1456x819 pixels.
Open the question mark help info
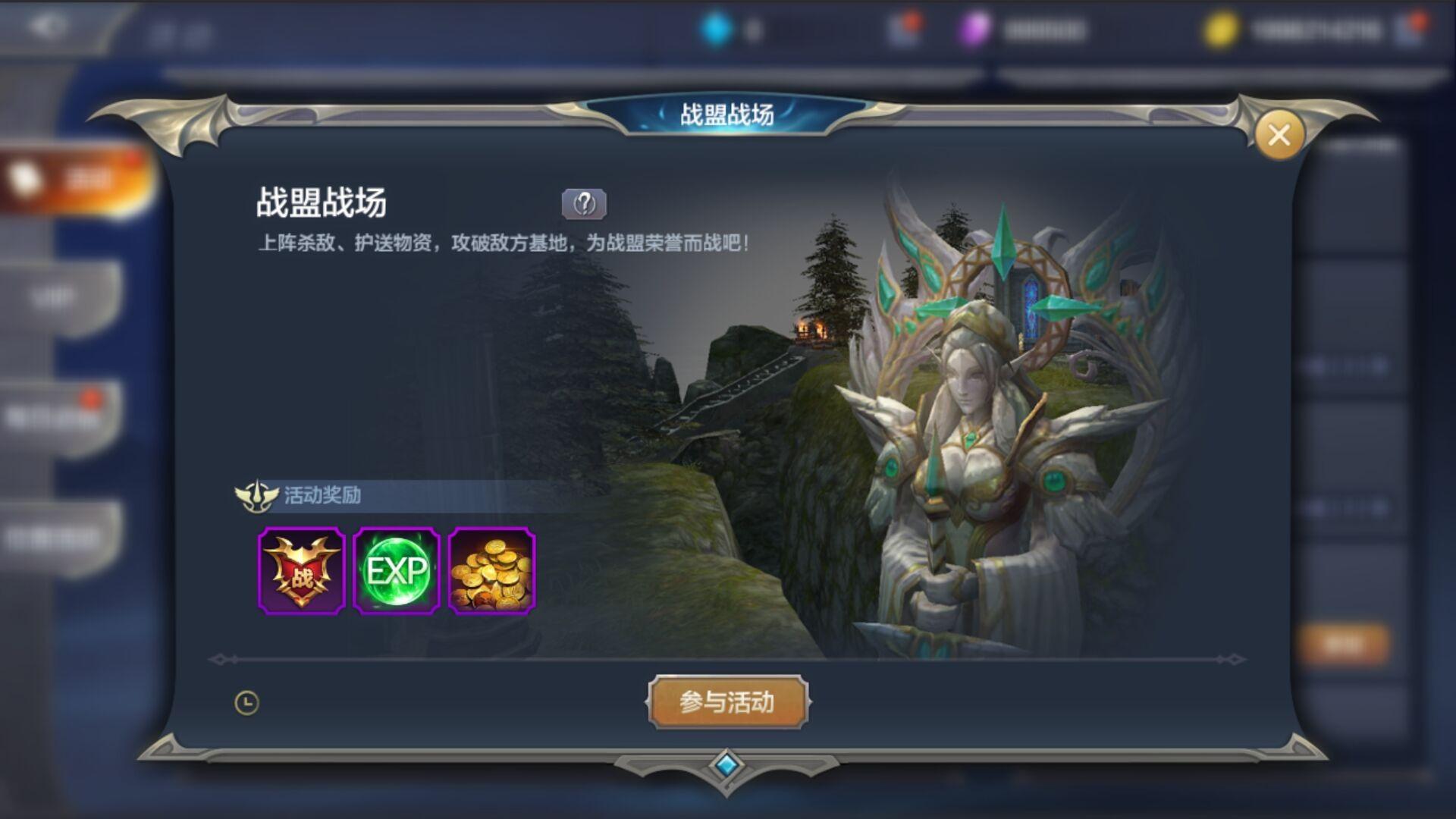[x=584, y=203]
